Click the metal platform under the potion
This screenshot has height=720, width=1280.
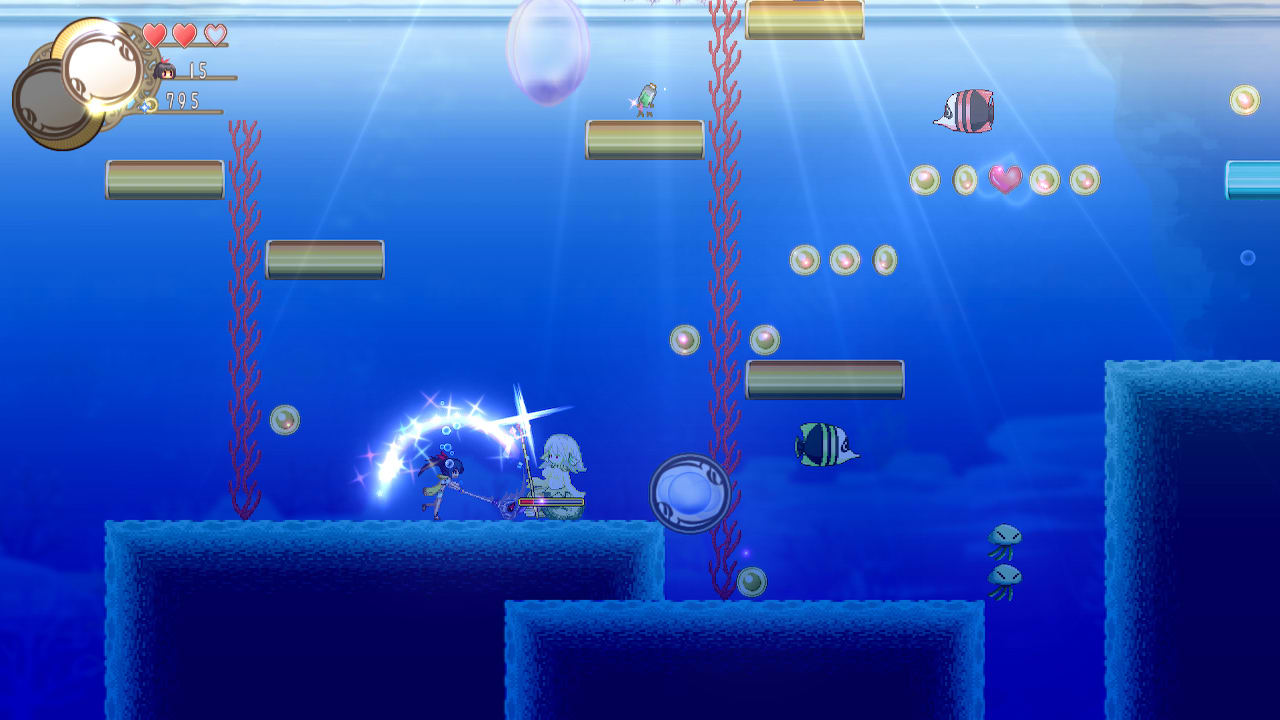(645, 140)
